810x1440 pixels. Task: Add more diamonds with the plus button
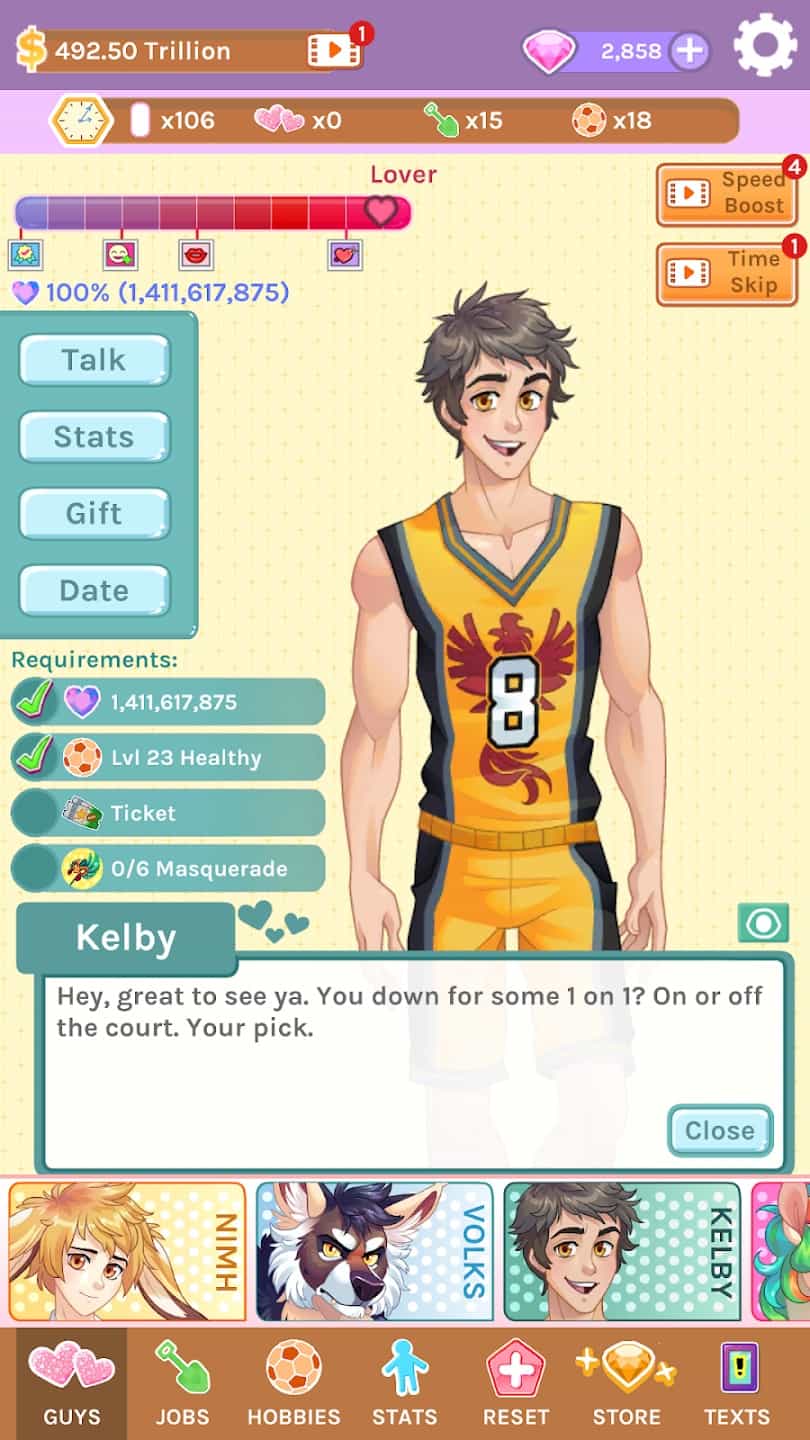(x=689, y=51)
